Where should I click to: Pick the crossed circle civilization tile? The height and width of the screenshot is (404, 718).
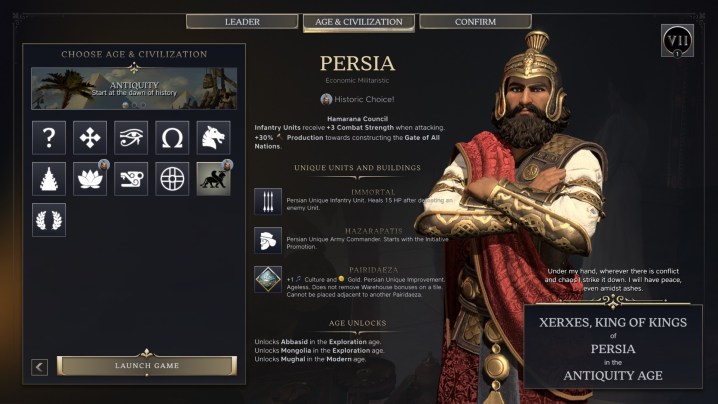pyautogui.click(x=172, y=178)
